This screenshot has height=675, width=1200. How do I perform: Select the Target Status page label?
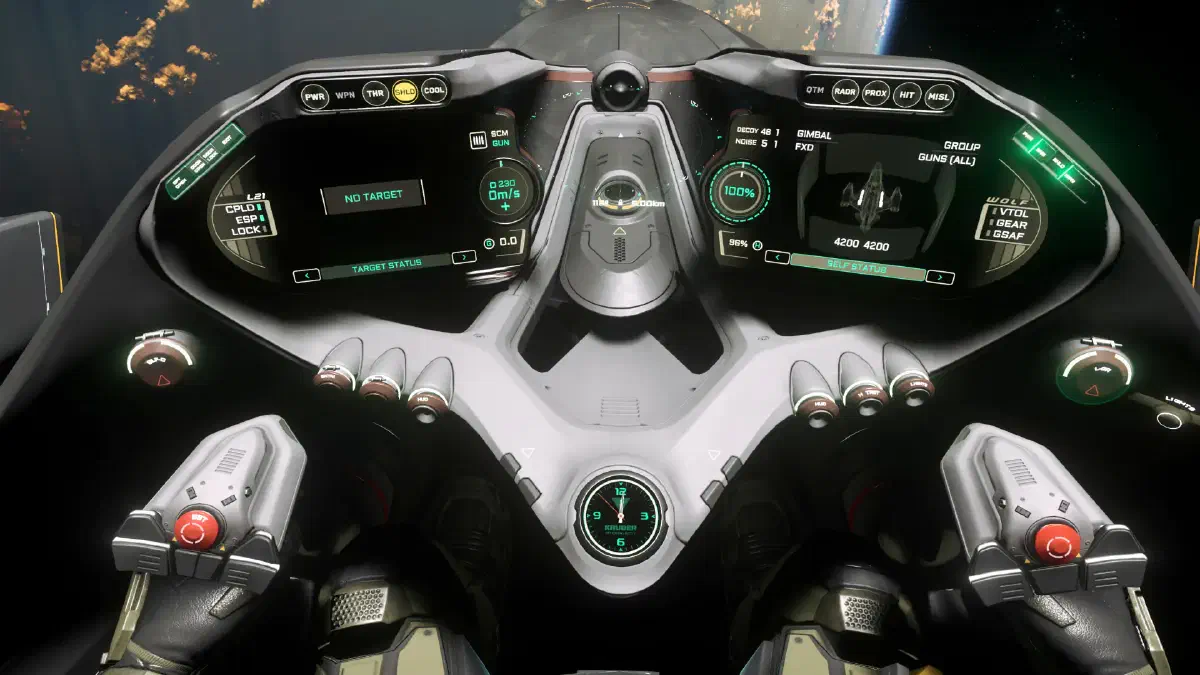(384, 266)
